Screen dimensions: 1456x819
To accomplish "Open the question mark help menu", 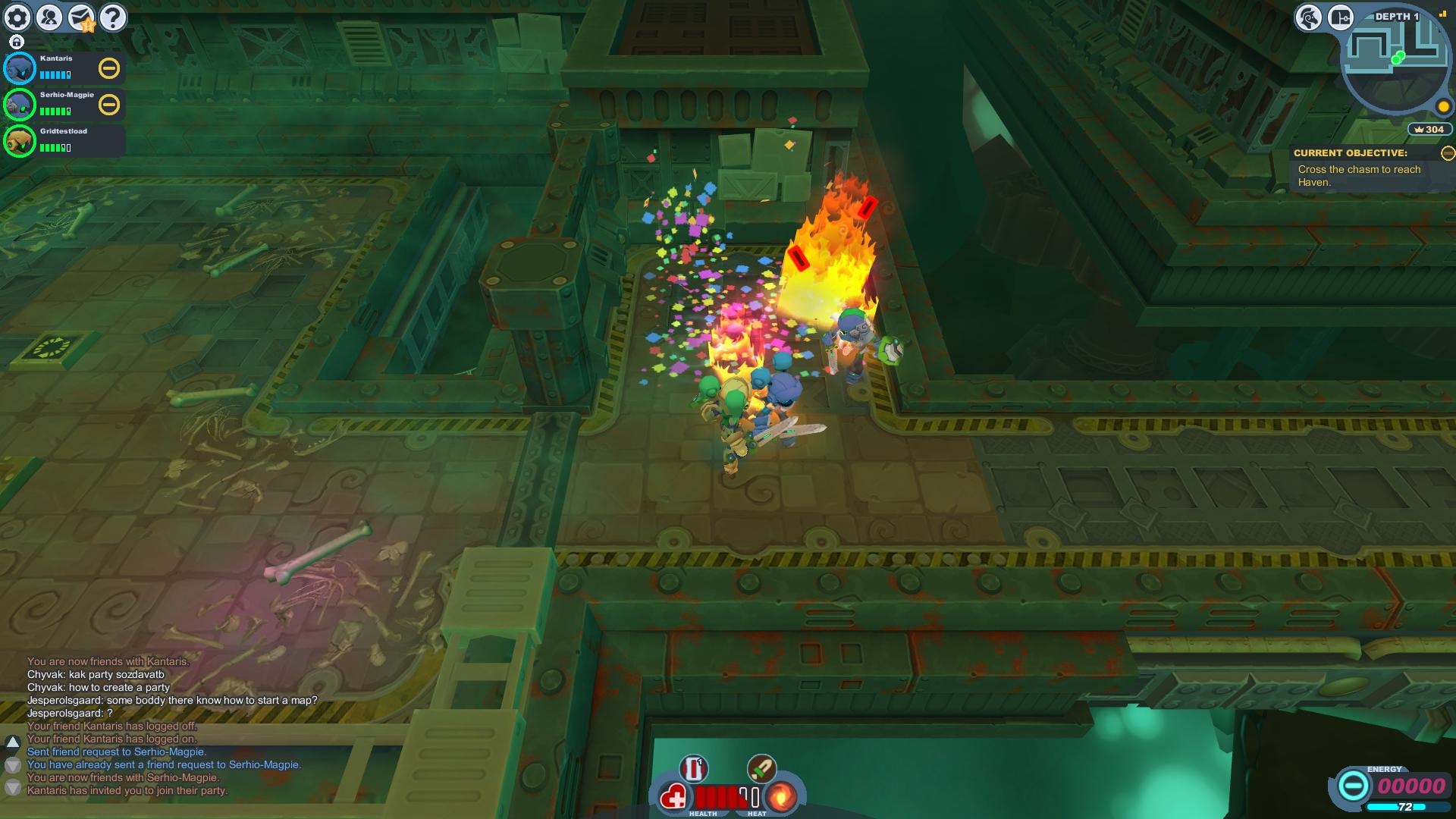I will tap(113, 17).
